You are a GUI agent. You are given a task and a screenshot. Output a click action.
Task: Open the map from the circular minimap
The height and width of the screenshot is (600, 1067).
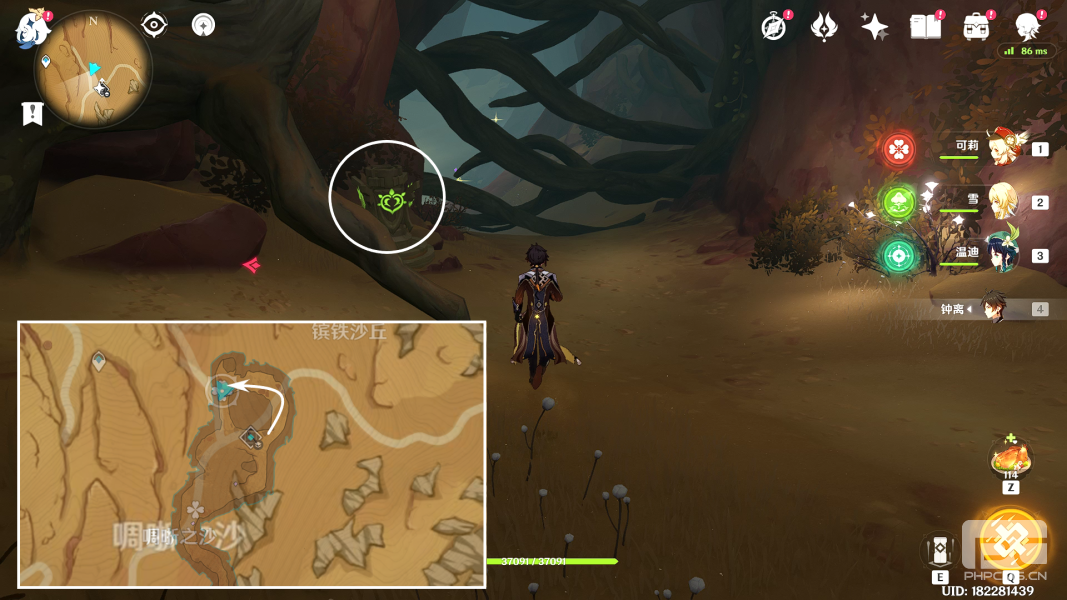[93, 70]
